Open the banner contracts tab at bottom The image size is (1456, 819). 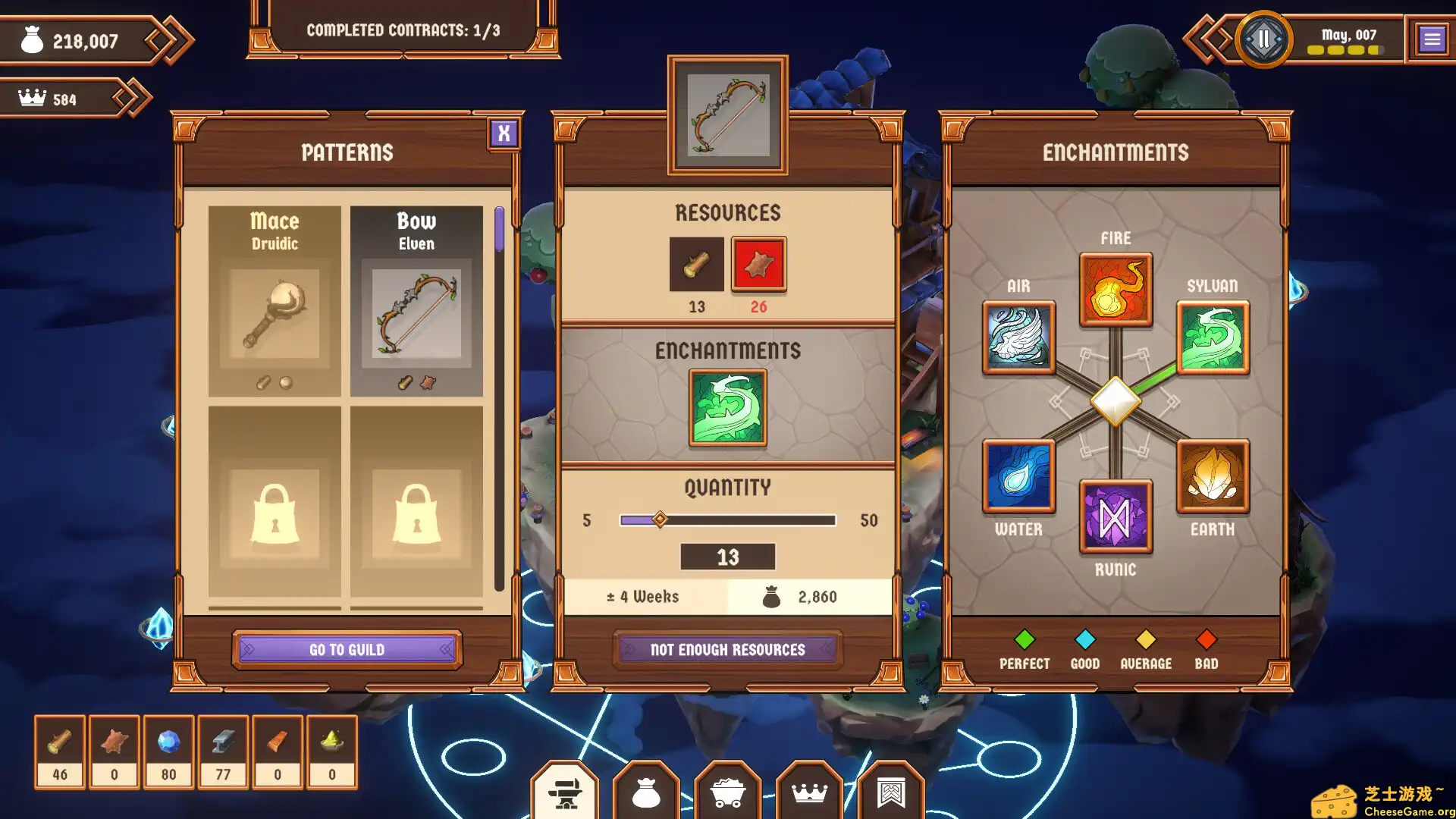(x=892, y=793)
